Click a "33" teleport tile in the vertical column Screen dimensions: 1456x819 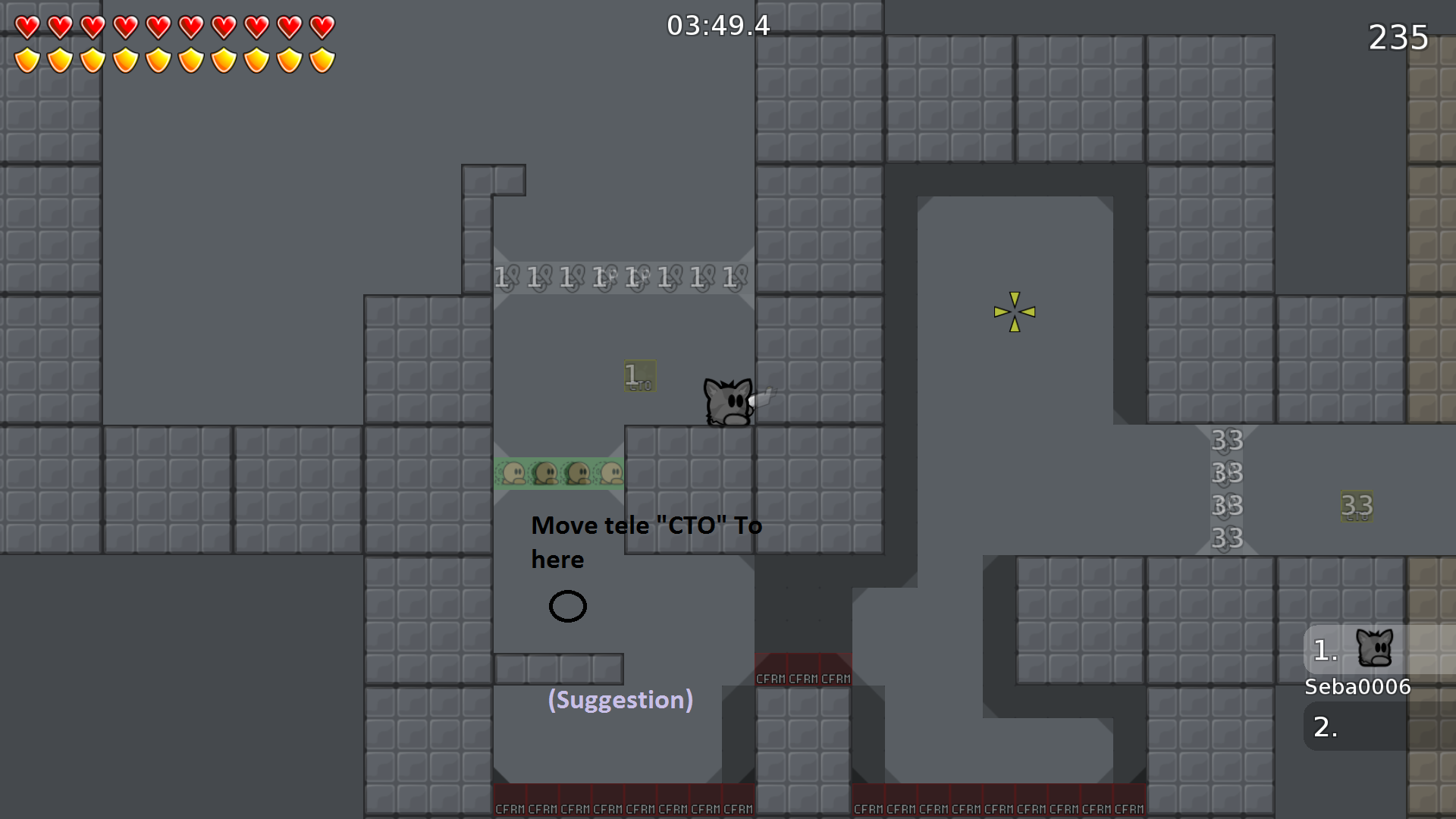tap(1226, 474)
